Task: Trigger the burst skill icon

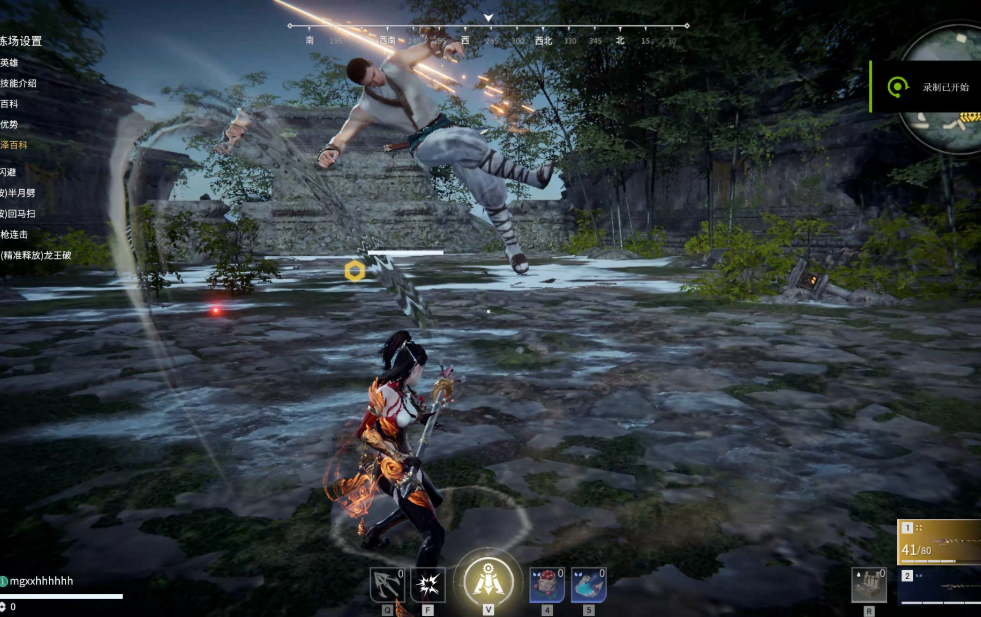Action: pyautogui.click(x=428, y=585)
